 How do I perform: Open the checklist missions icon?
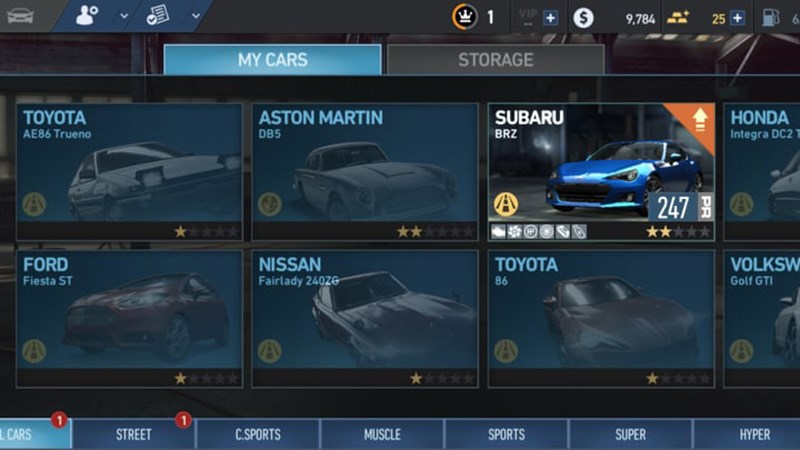pyautogui.click(x=157, y=16)
